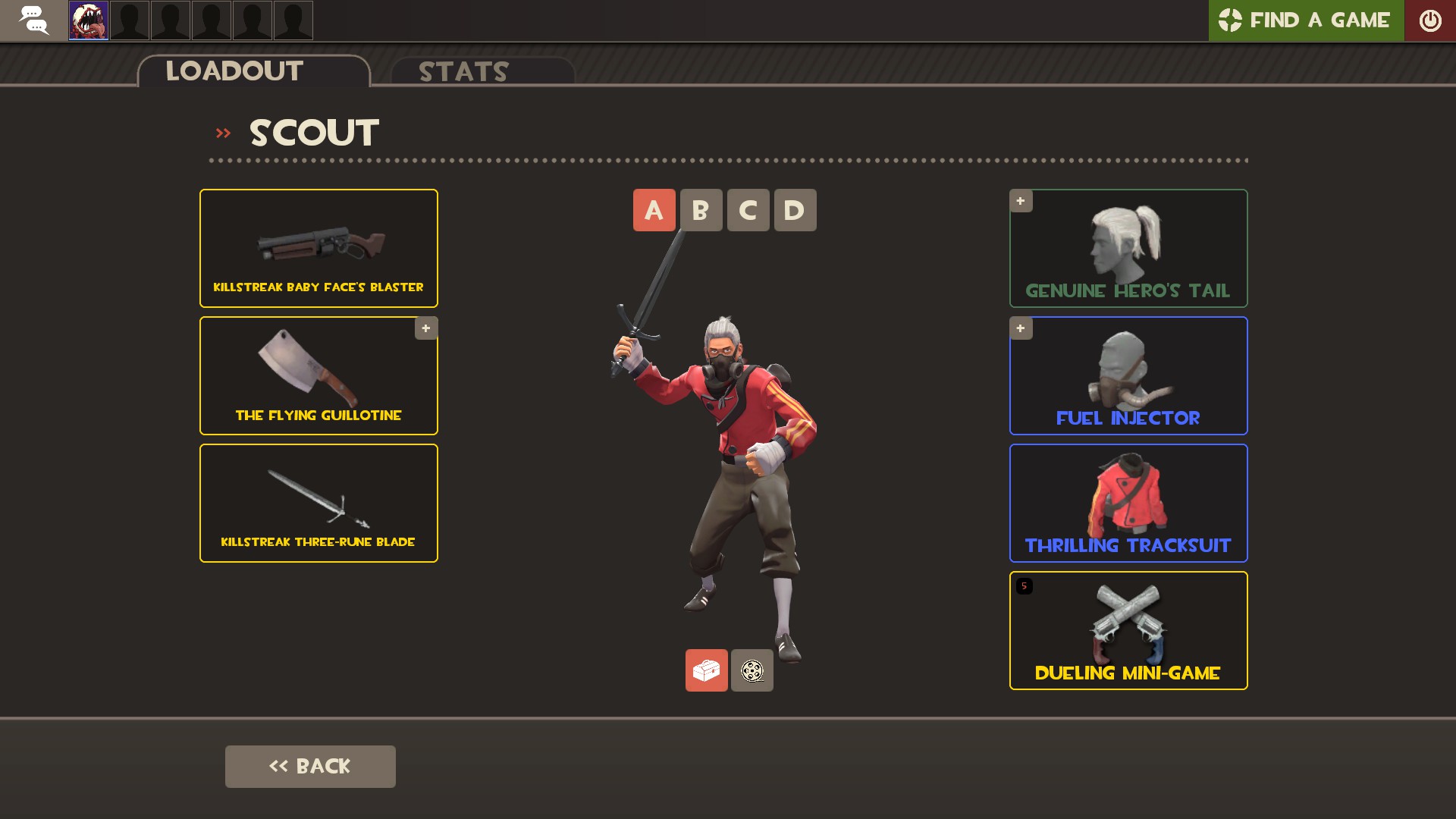The image size is (1456, 819).
Task: Switch to the STATS tab
Action: [x=463, y=72]
